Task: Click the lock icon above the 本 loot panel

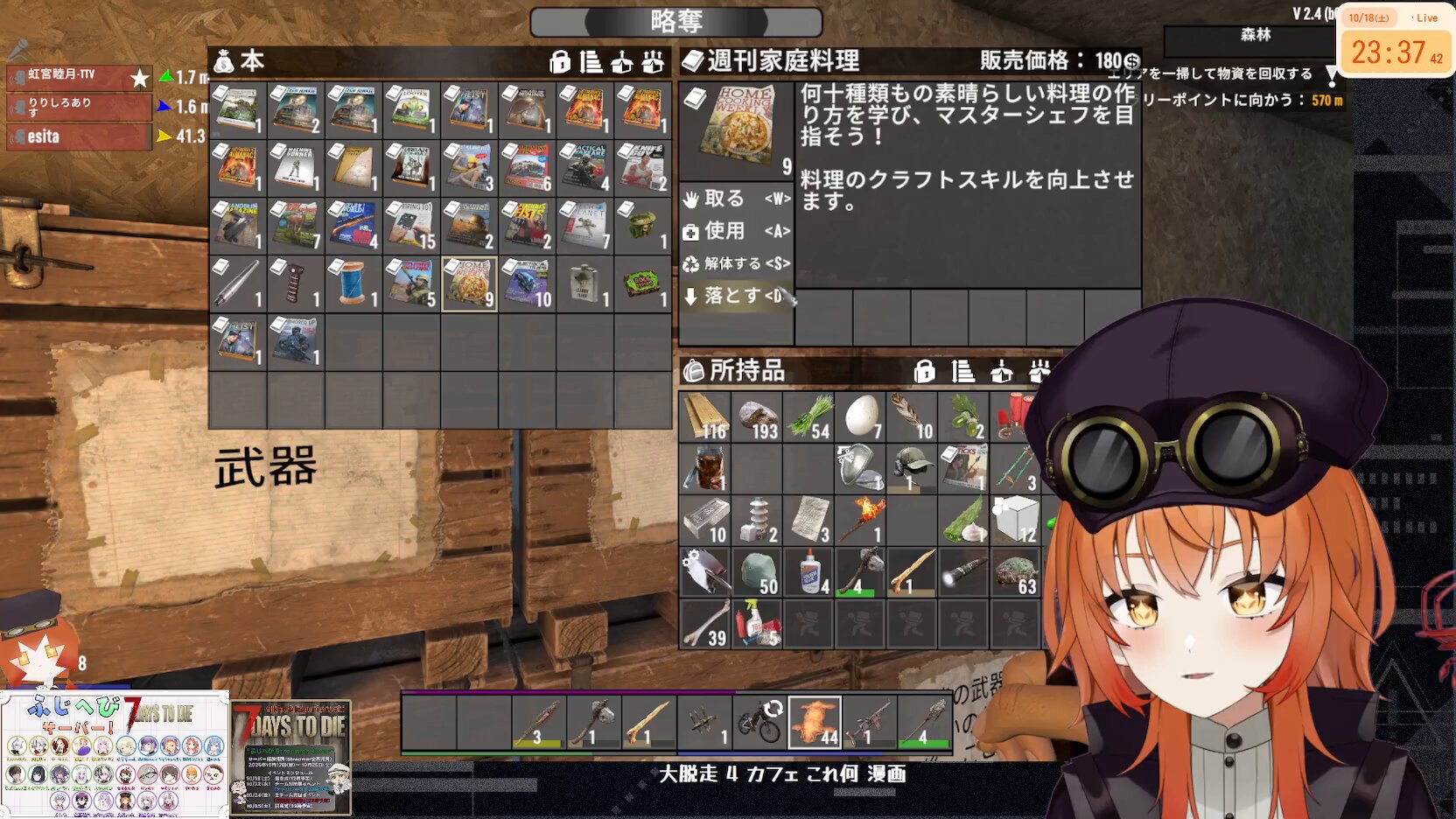Action: (x=557, y=62)
